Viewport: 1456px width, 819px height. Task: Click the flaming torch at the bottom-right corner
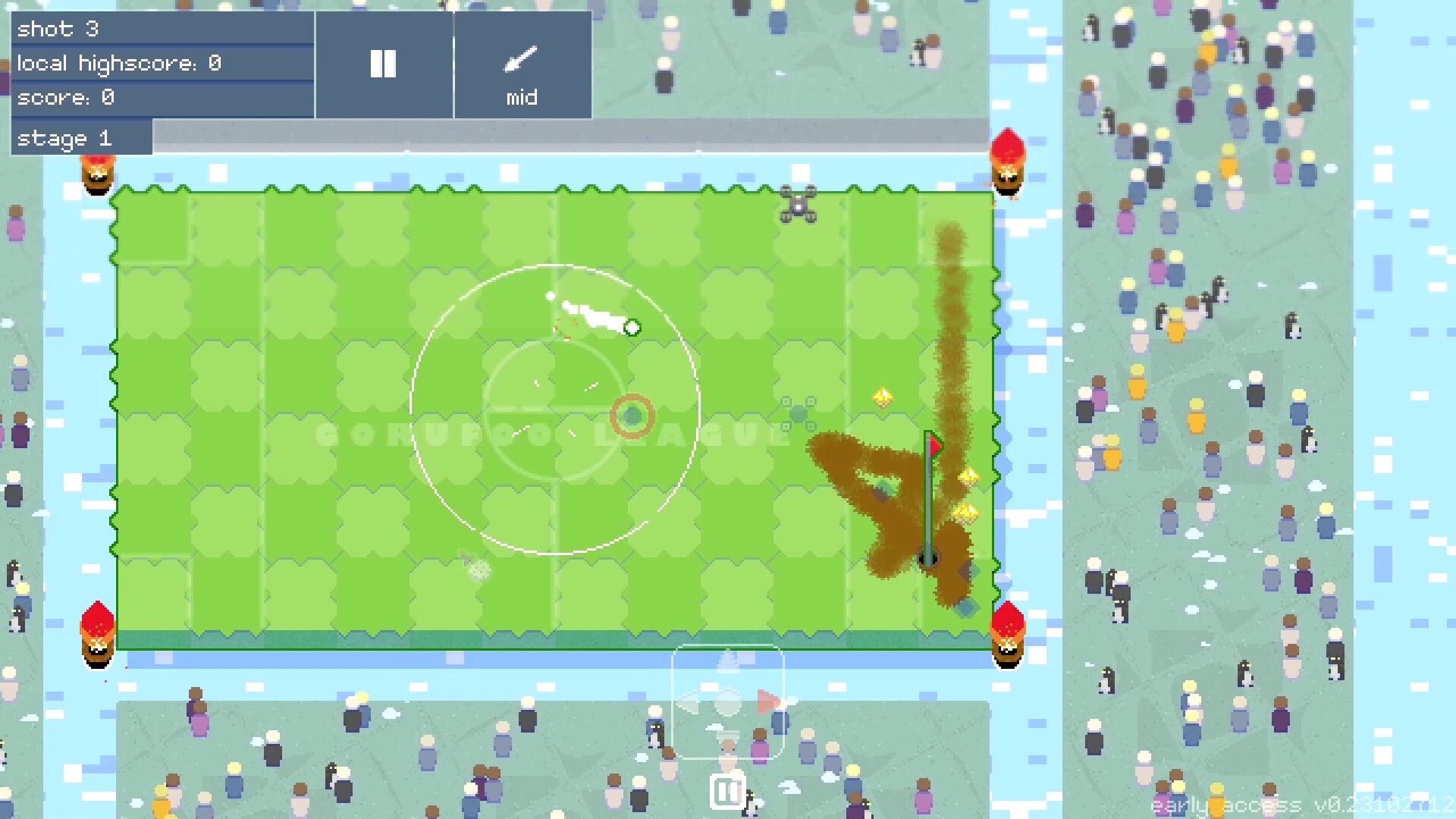(1009, 633)
